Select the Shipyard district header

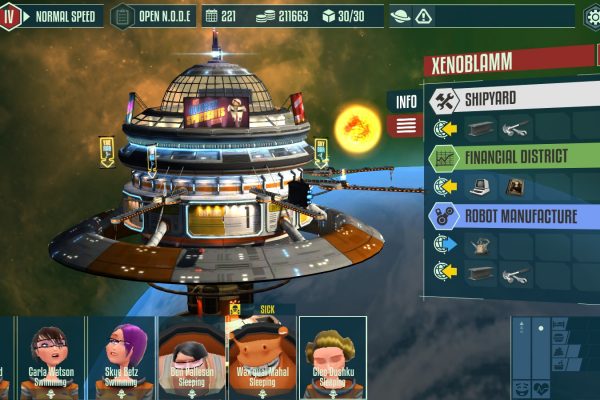[x=510, y=100]
